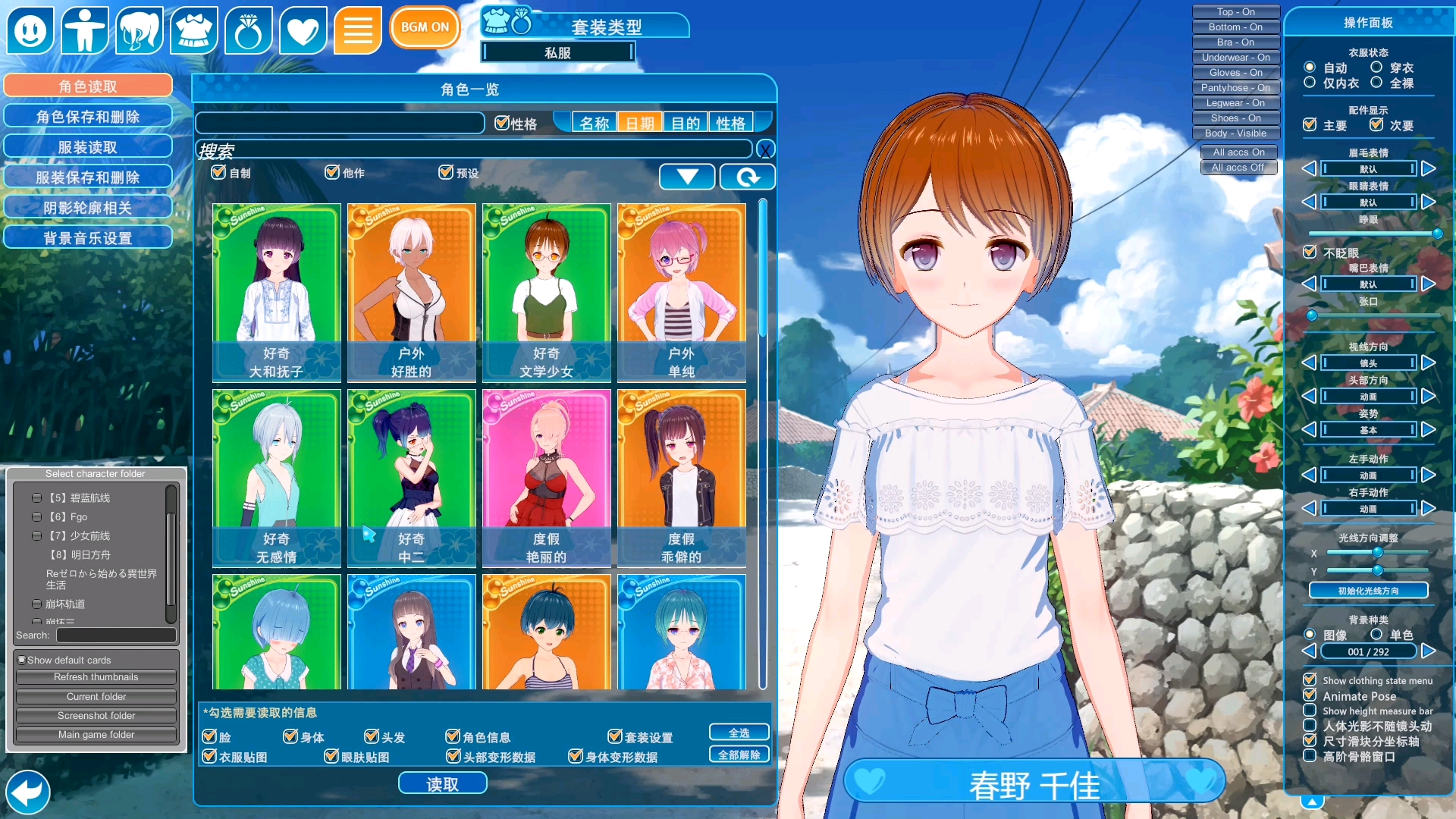
Task: Click the Refresh thumbnails button
Action: click(95, 676)
